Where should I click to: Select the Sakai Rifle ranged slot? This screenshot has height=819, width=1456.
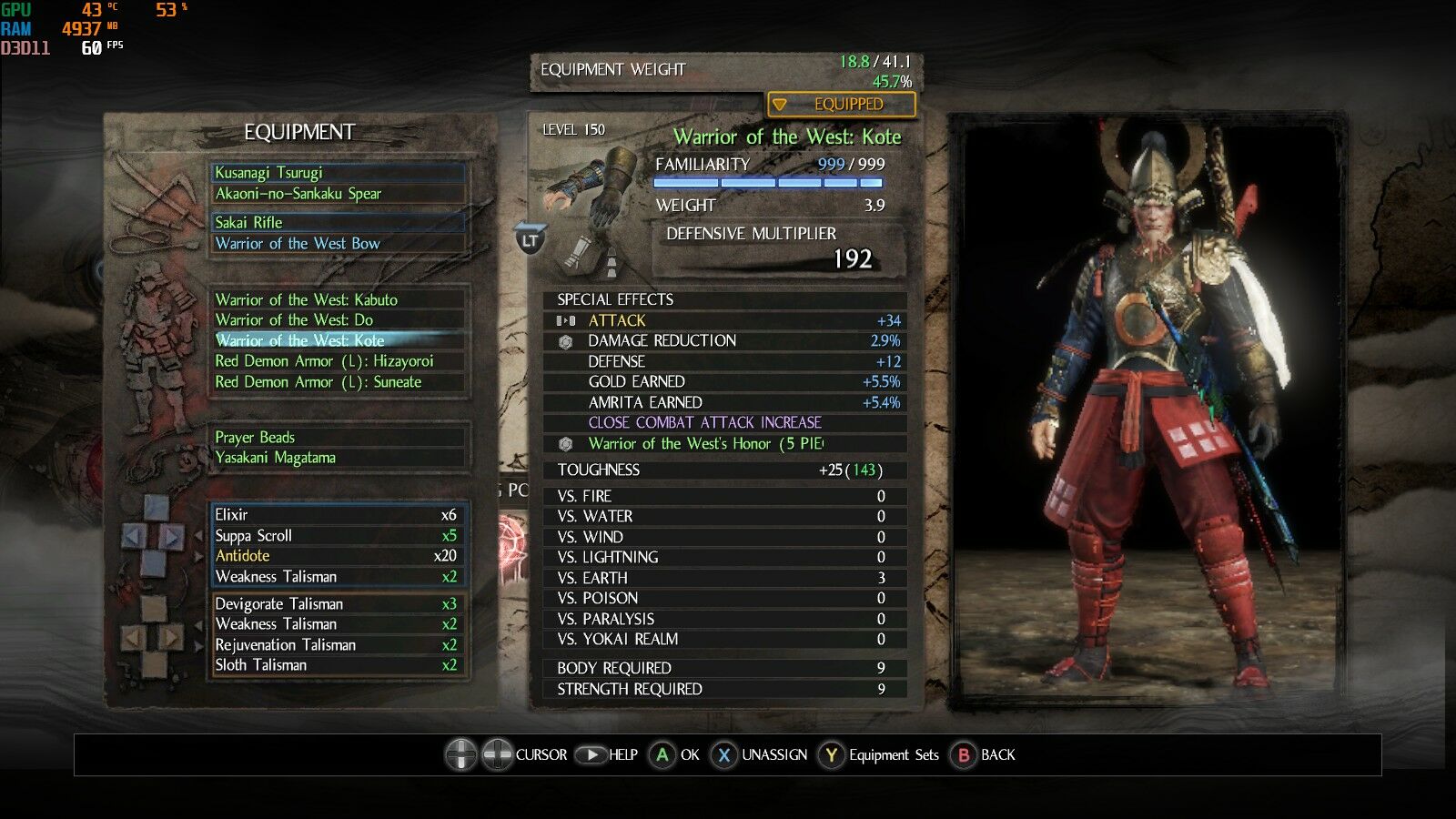[x=337, y=222]
